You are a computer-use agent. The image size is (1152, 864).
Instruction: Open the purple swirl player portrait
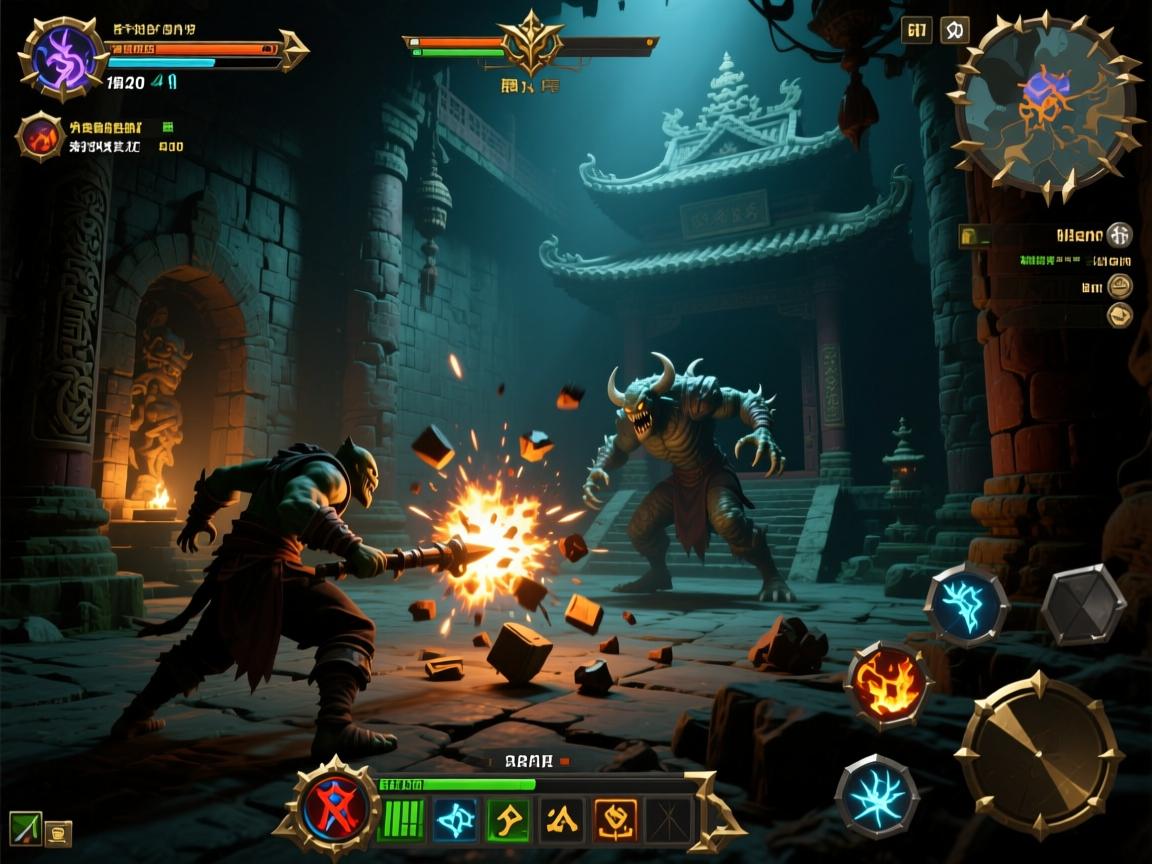[x=63, y=58]
